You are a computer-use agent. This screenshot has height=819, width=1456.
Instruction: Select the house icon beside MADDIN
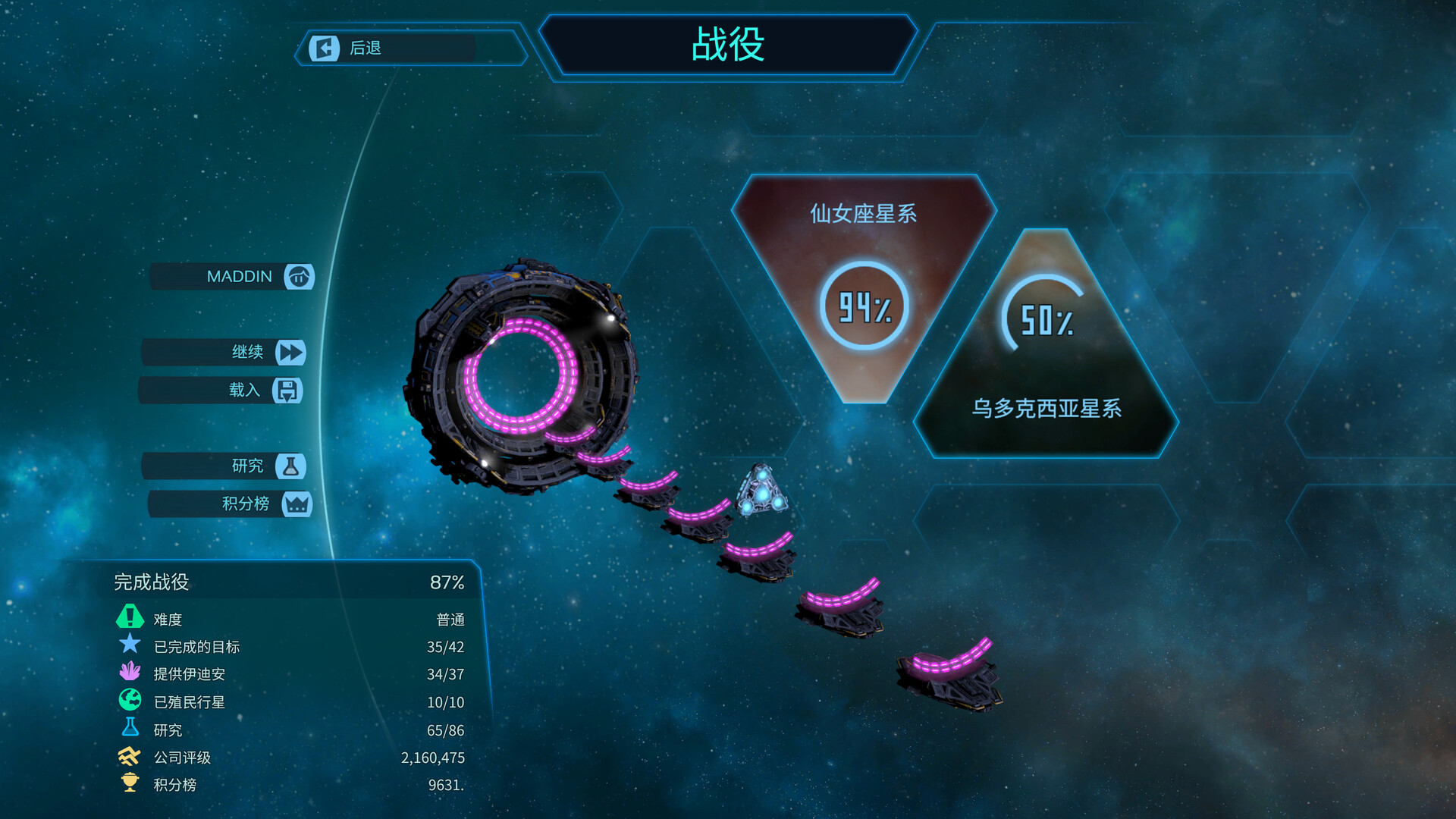click(x=299, y=277)
